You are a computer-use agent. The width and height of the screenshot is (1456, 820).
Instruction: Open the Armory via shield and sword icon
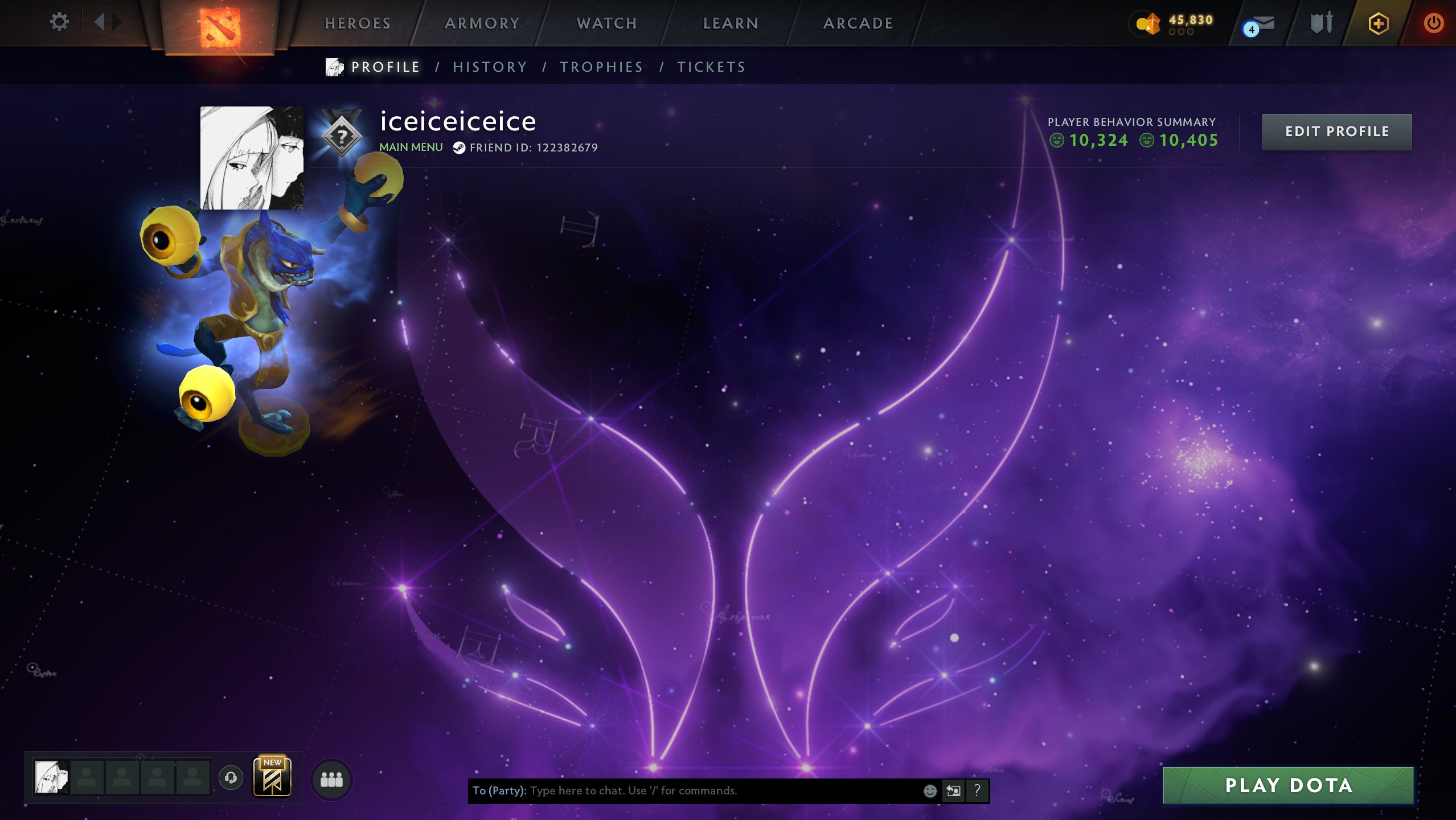pos(1321,23)
